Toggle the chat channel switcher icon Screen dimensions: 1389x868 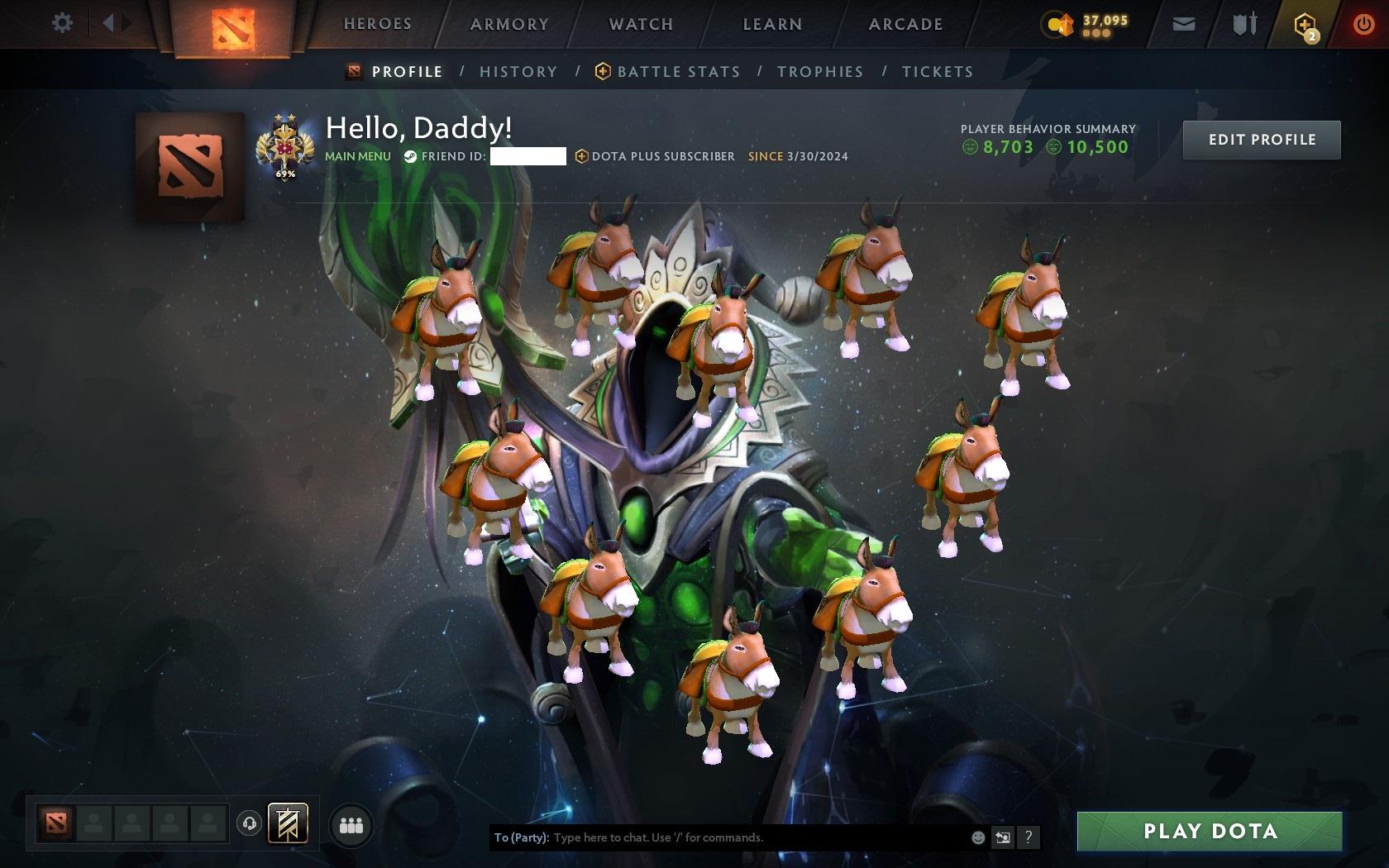(1003, 837)
